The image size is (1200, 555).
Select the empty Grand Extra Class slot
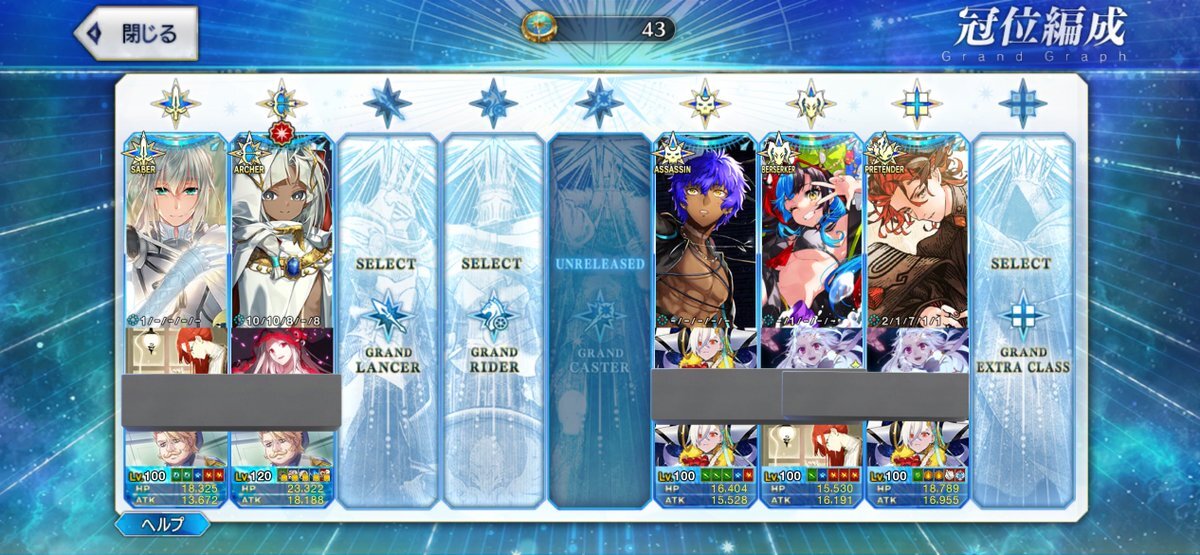pos(1022,315)
